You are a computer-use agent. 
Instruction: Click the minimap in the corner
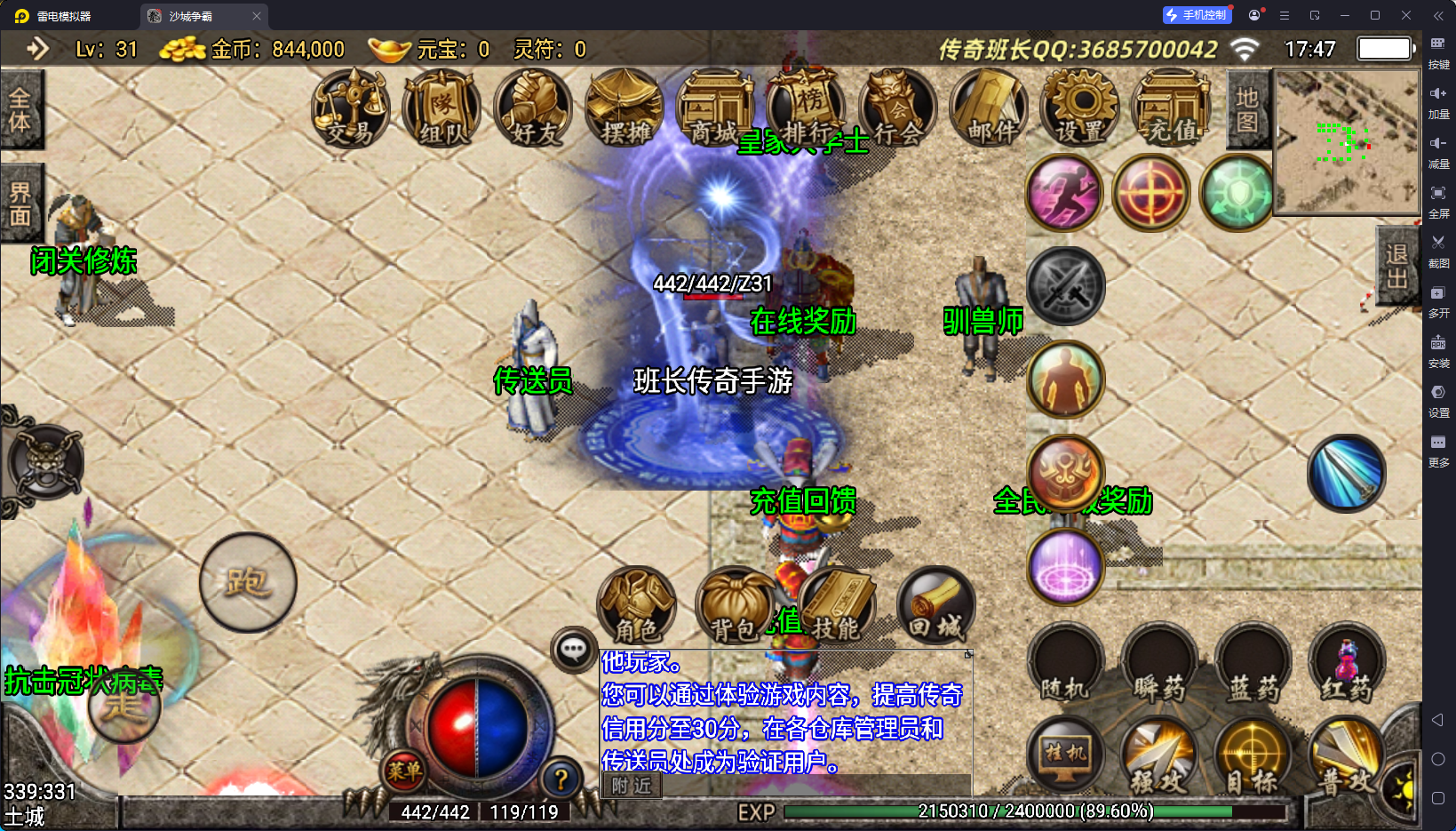[x=1346, y=142]
